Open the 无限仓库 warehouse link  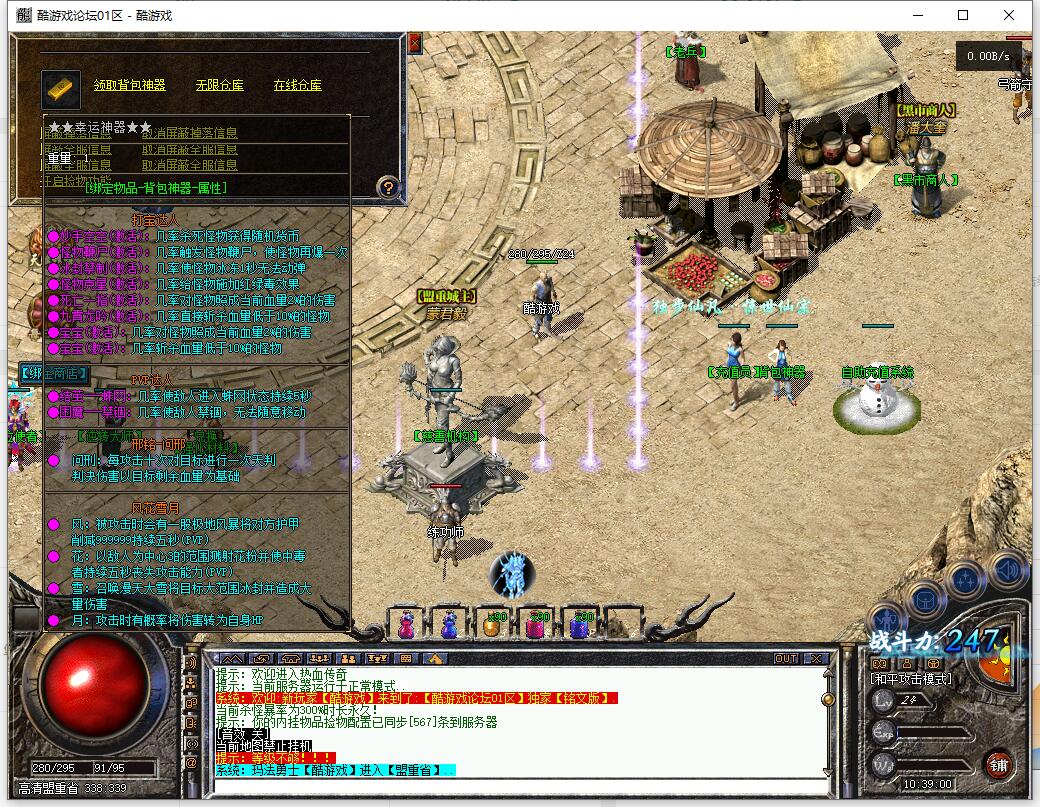219,86
